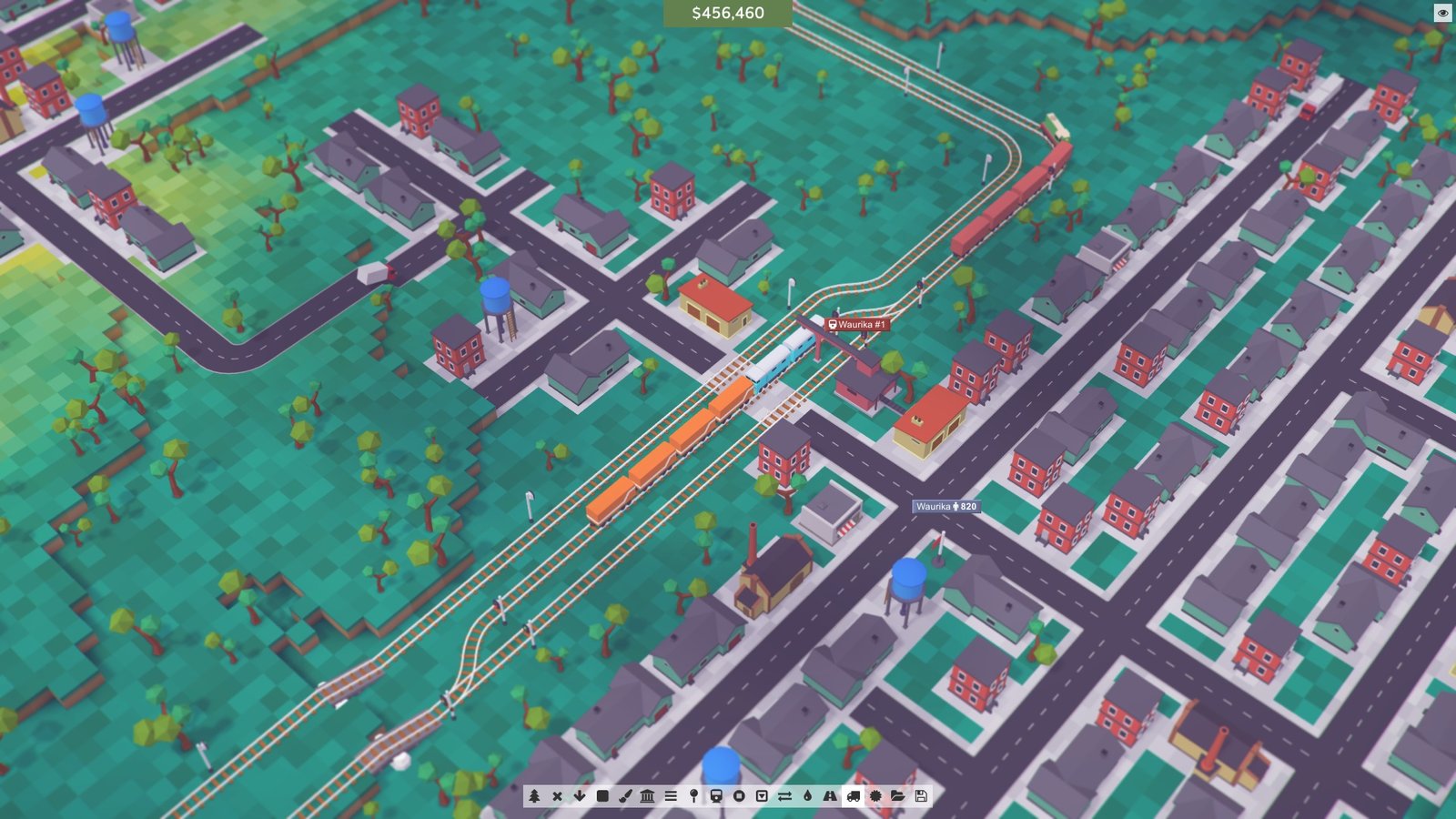The width and height of the screenshot is (1456, 819).
Task: Toggle the eye visibility icon top right
Action: point(1441,13)
